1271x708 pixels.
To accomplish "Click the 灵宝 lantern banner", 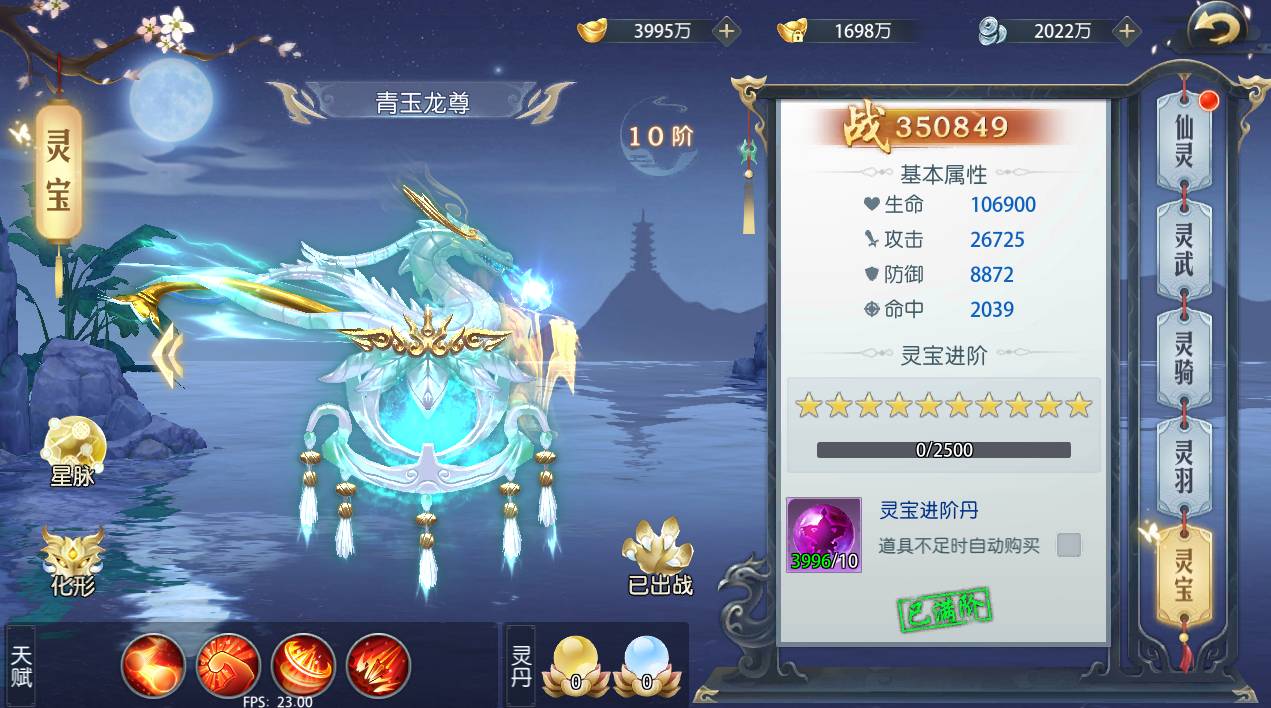I will 58,172.
